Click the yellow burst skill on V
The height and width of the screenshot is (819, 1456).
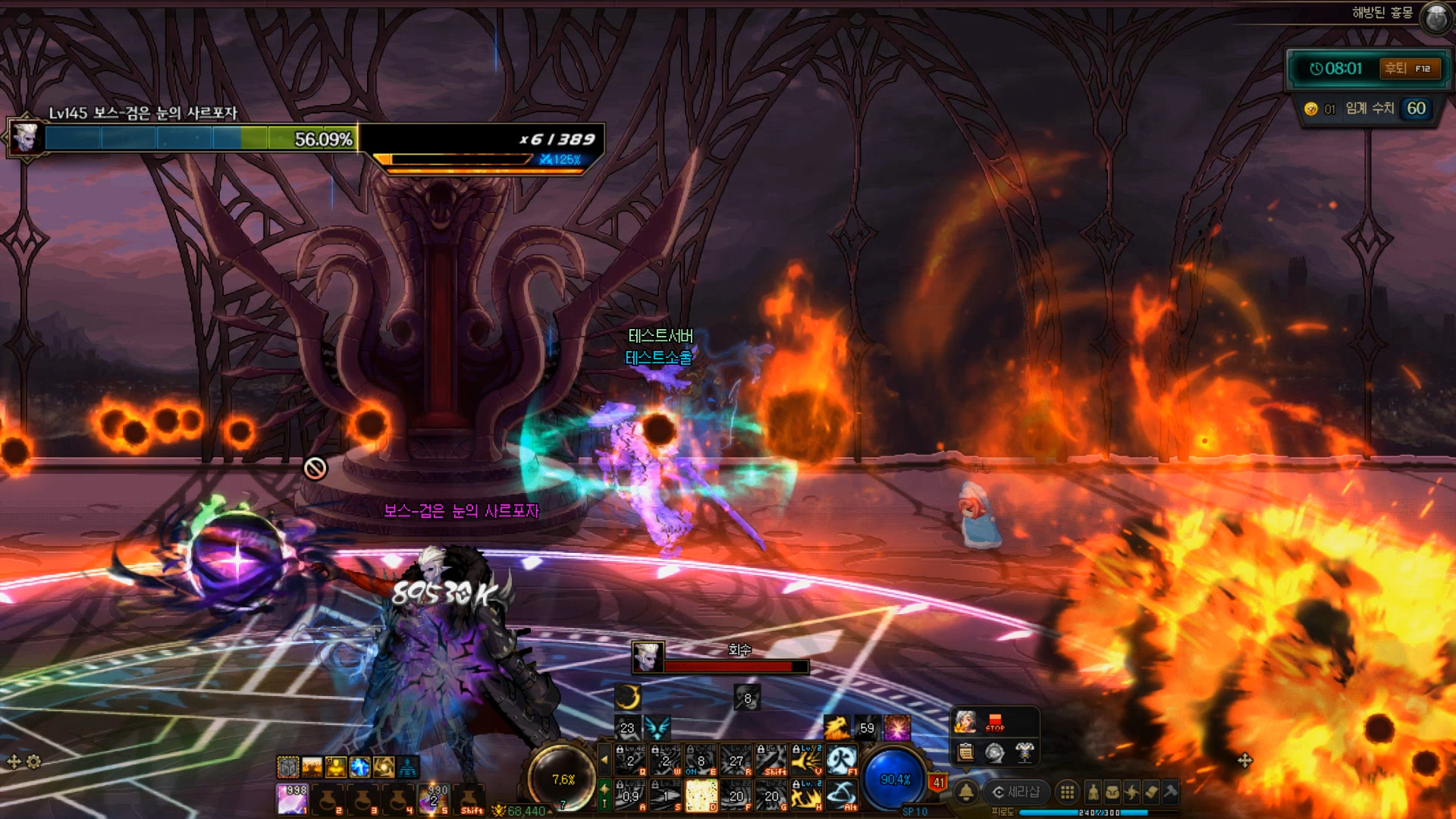(806, 759)
